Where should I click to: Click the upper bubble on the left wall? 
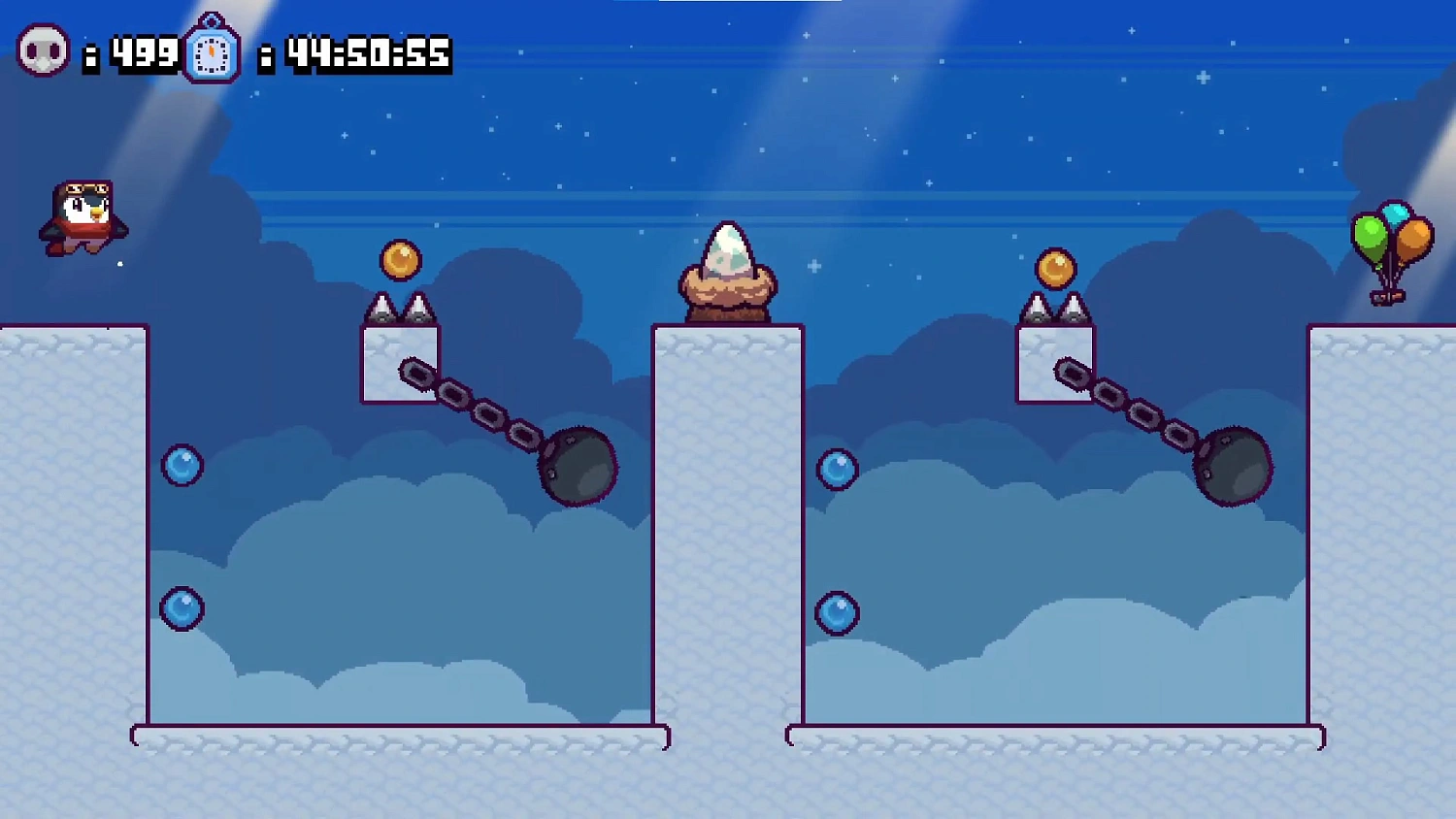click(181, 466)
